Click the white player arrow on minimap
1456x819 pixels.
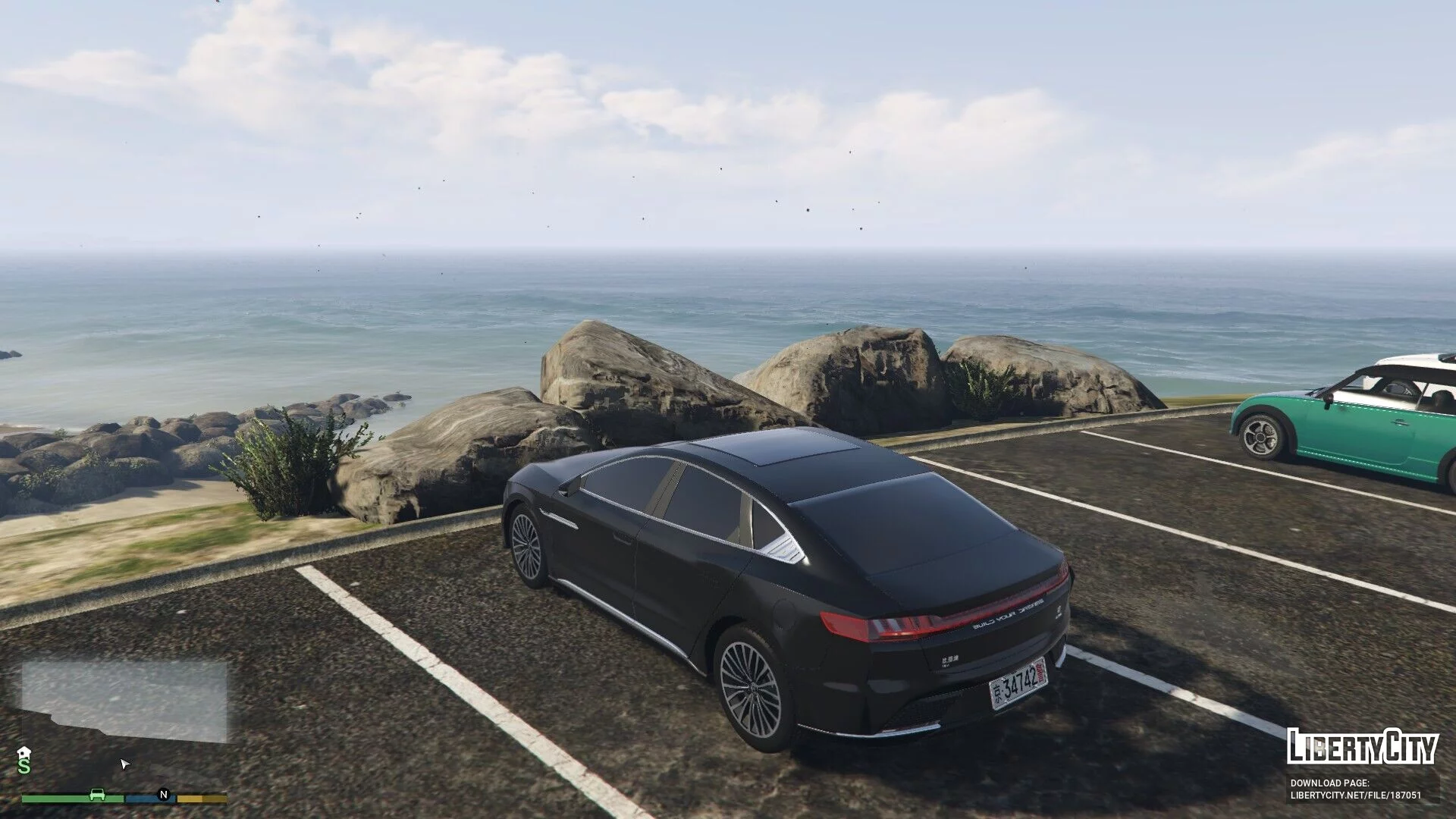(x=125, y=764)
